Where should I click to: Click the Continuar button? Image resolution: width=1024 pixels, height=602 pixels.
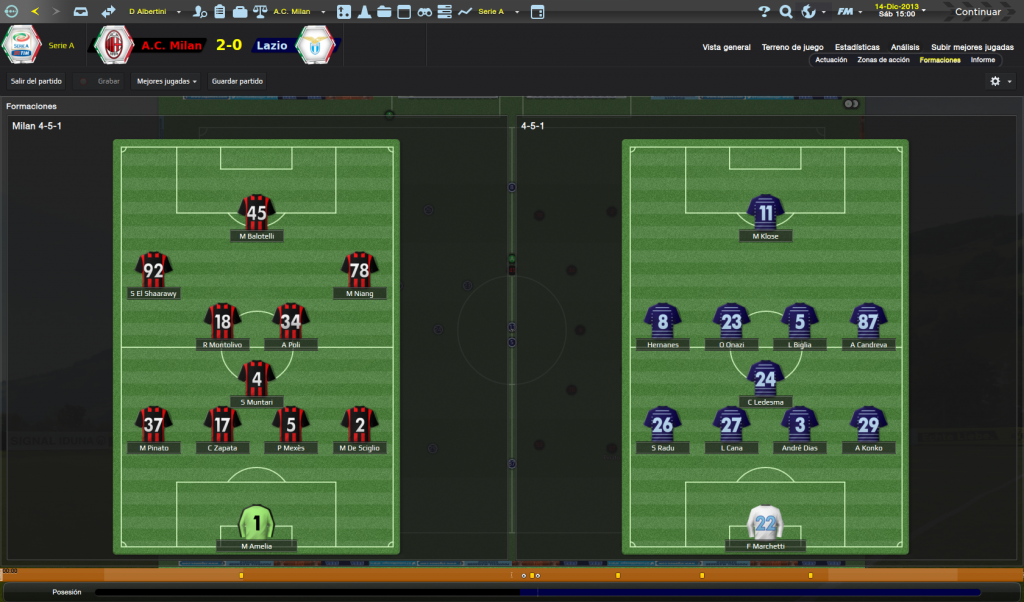click(x=977, y=12)
